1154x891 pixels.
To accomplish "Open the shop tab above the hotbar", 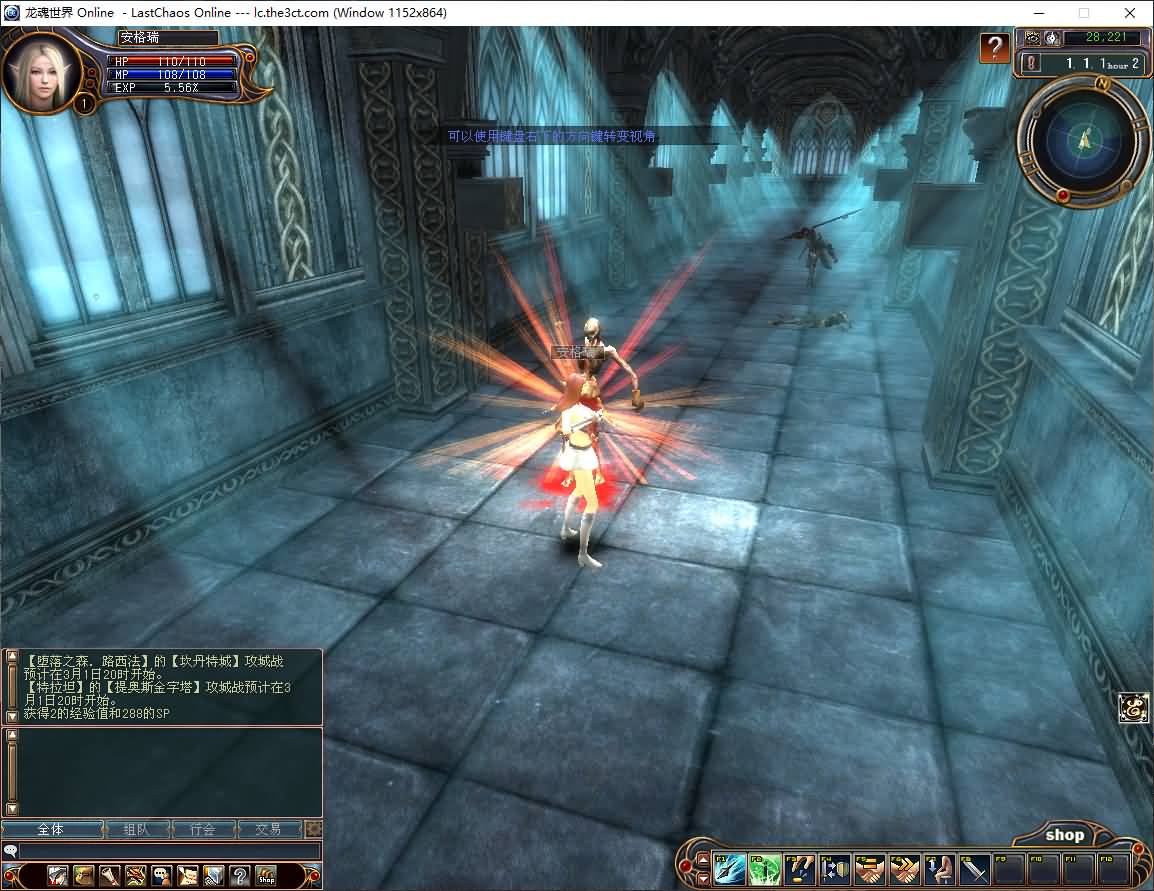I will [1064, 835].
